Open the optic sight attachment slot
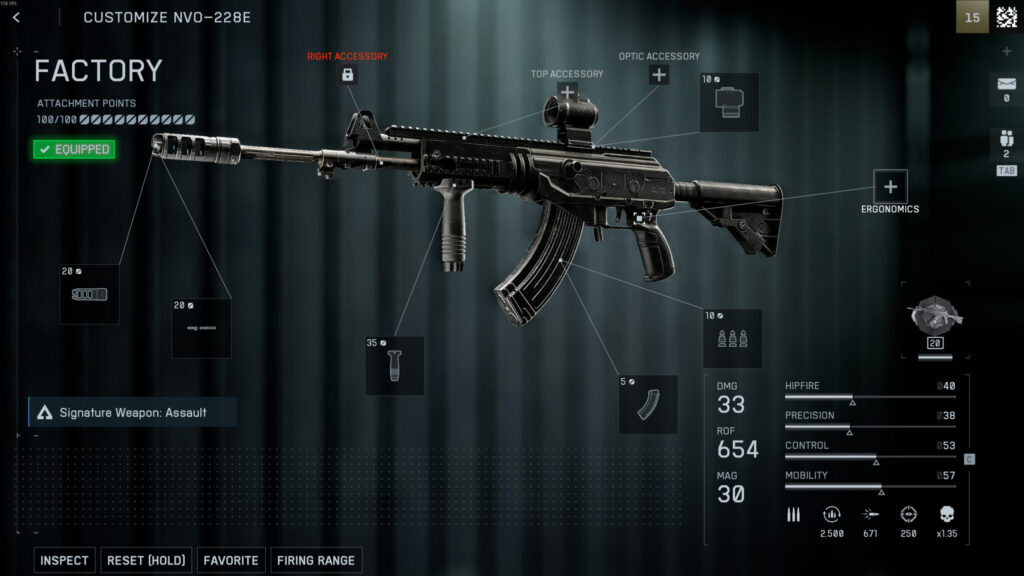 pos(728,102)
